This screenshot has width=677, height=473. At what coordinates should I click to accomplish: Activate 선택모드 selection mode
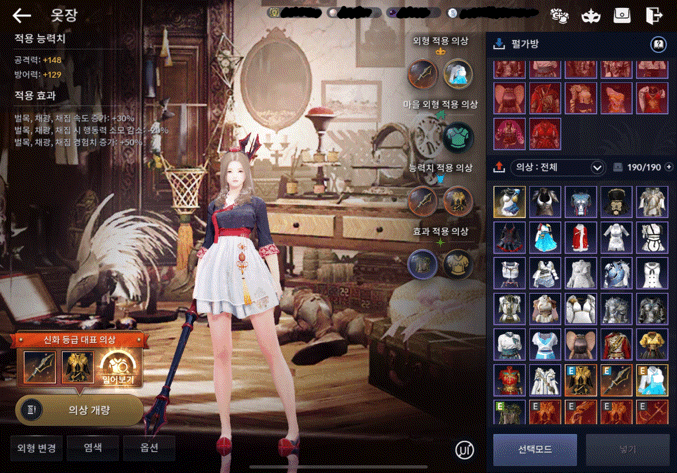click(534, 450)
